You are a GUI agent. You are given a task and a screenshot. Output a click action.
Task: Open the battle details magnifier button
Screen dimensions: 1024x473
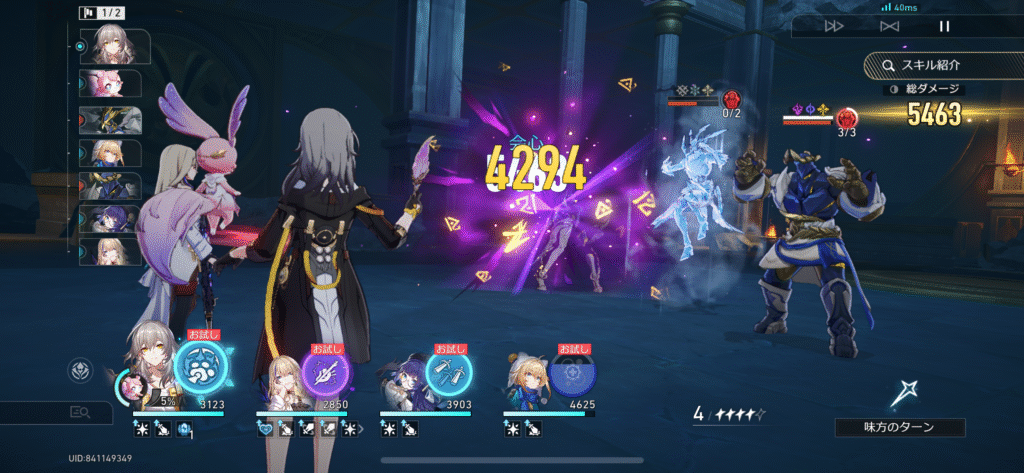[x=80, y=411]
